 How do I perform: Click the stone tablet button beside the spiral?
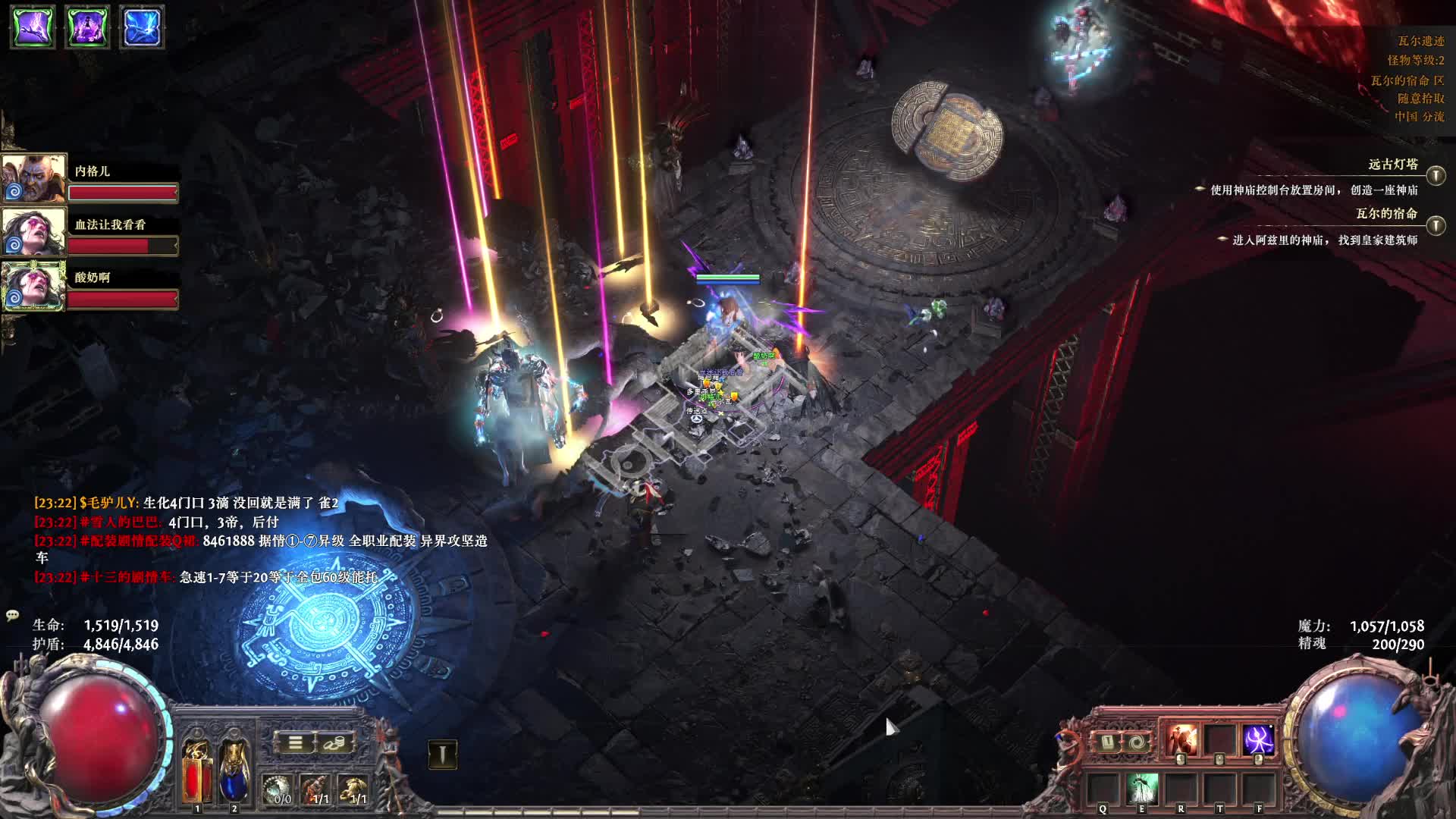[x=1107, y=742]
